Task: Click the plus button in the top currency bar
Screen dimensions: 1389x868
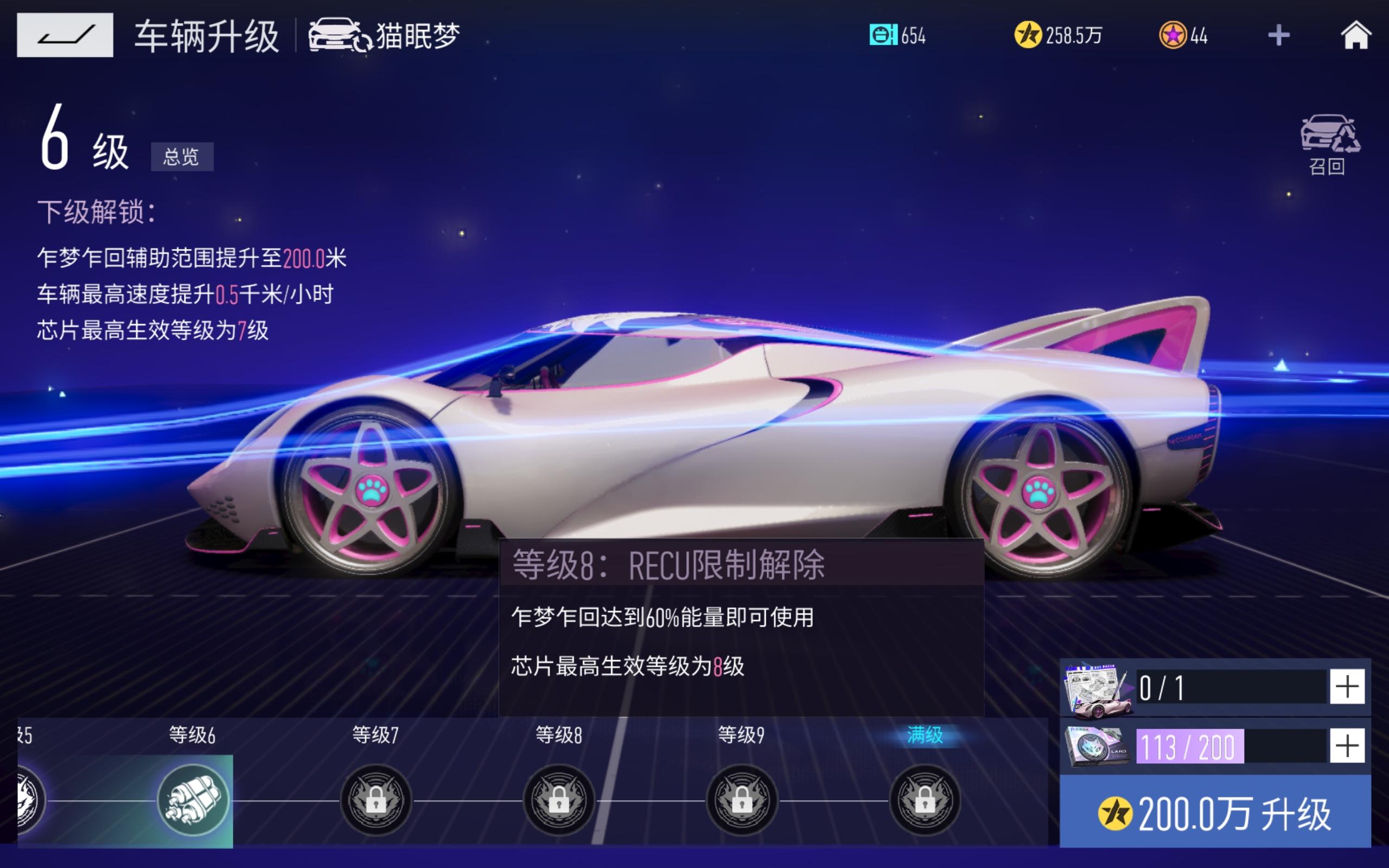Action: tap(1280, 36)
